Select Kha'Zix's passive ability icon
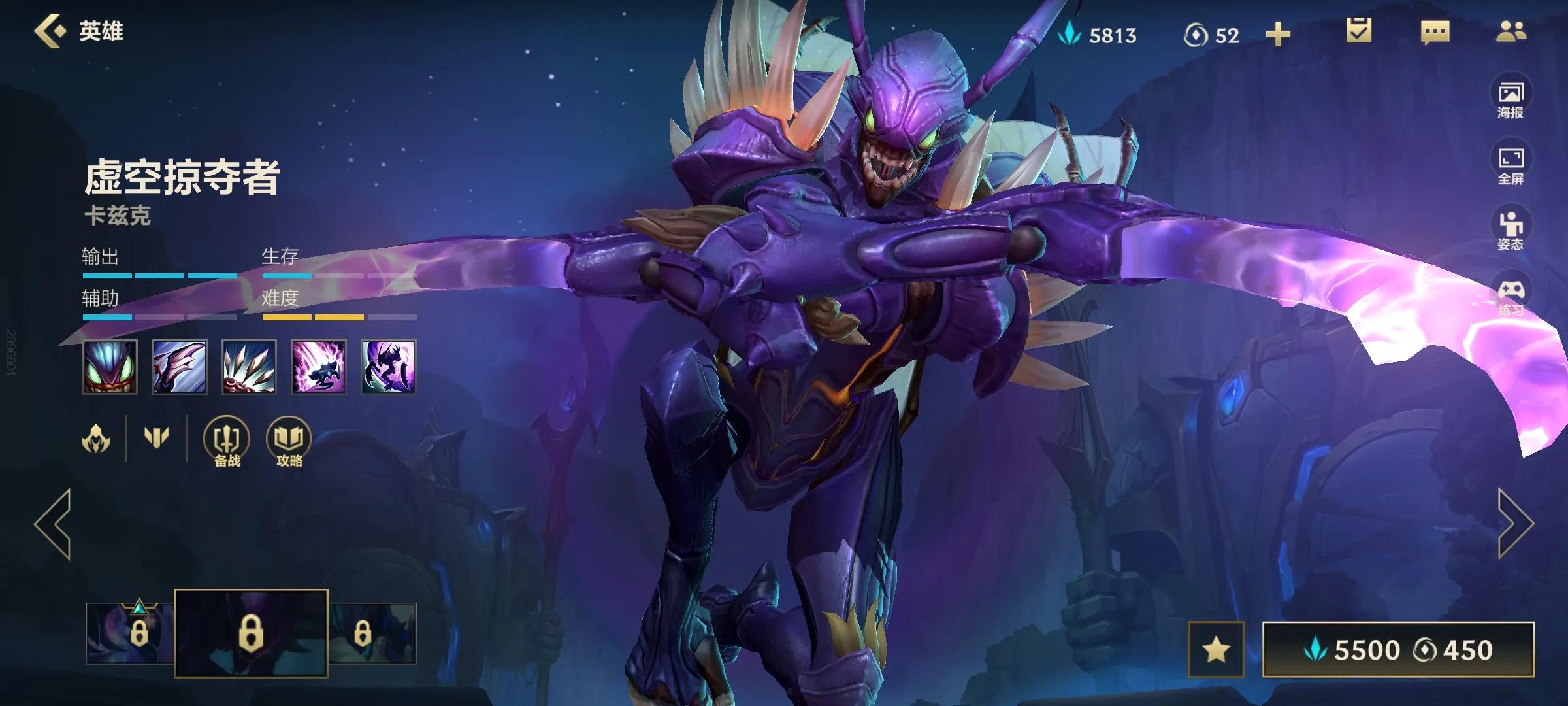 click(x=110, y=367)
